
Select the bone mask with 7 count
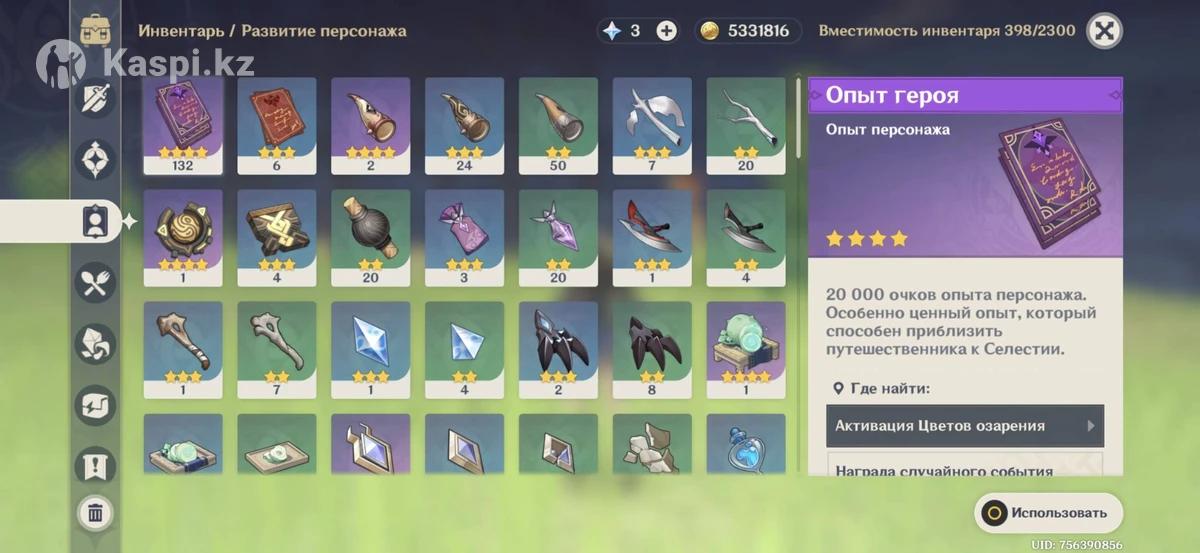[276, 345]
